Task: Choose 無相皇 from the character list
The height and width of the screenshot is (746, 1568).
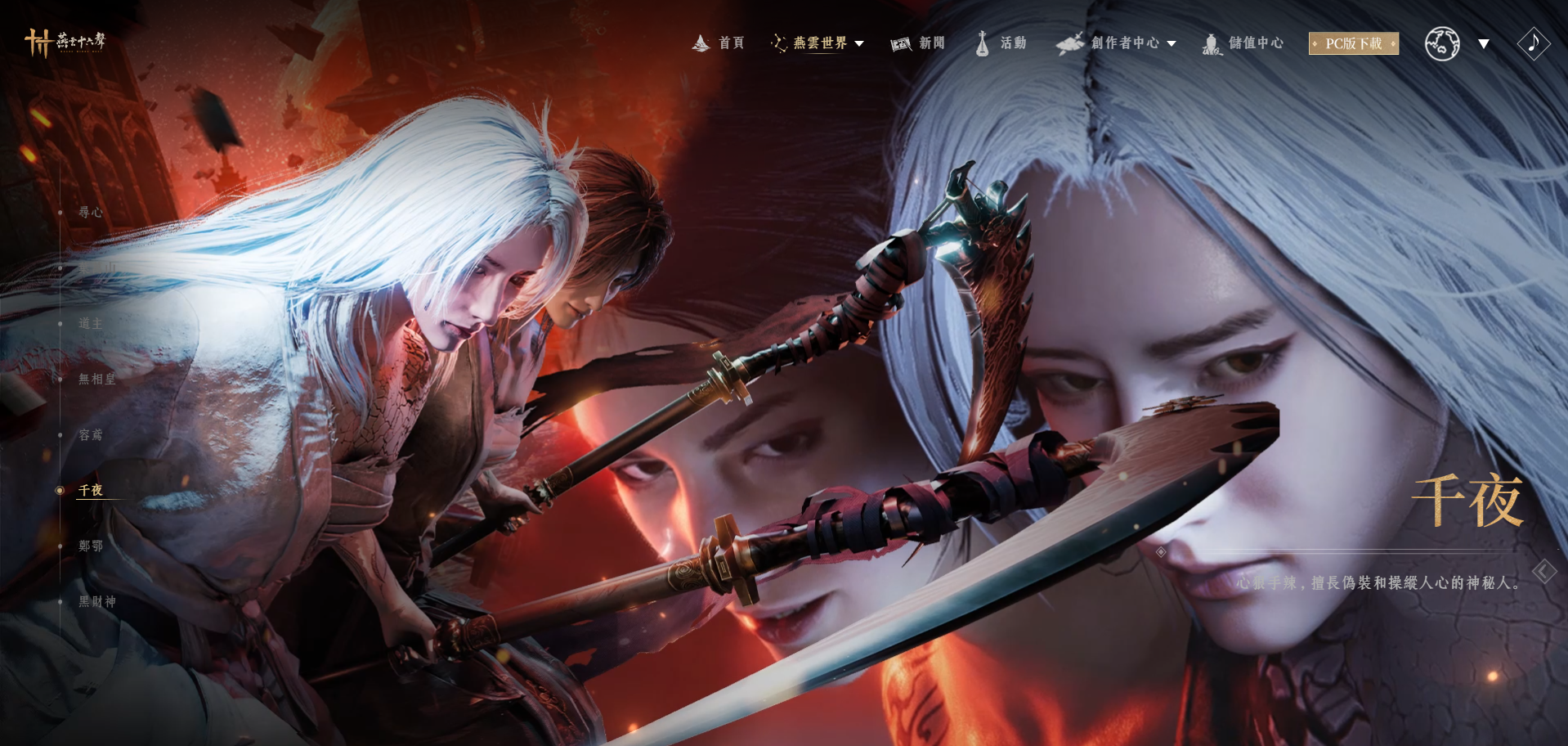Action: pyautogui.click(x=96, y=380)
